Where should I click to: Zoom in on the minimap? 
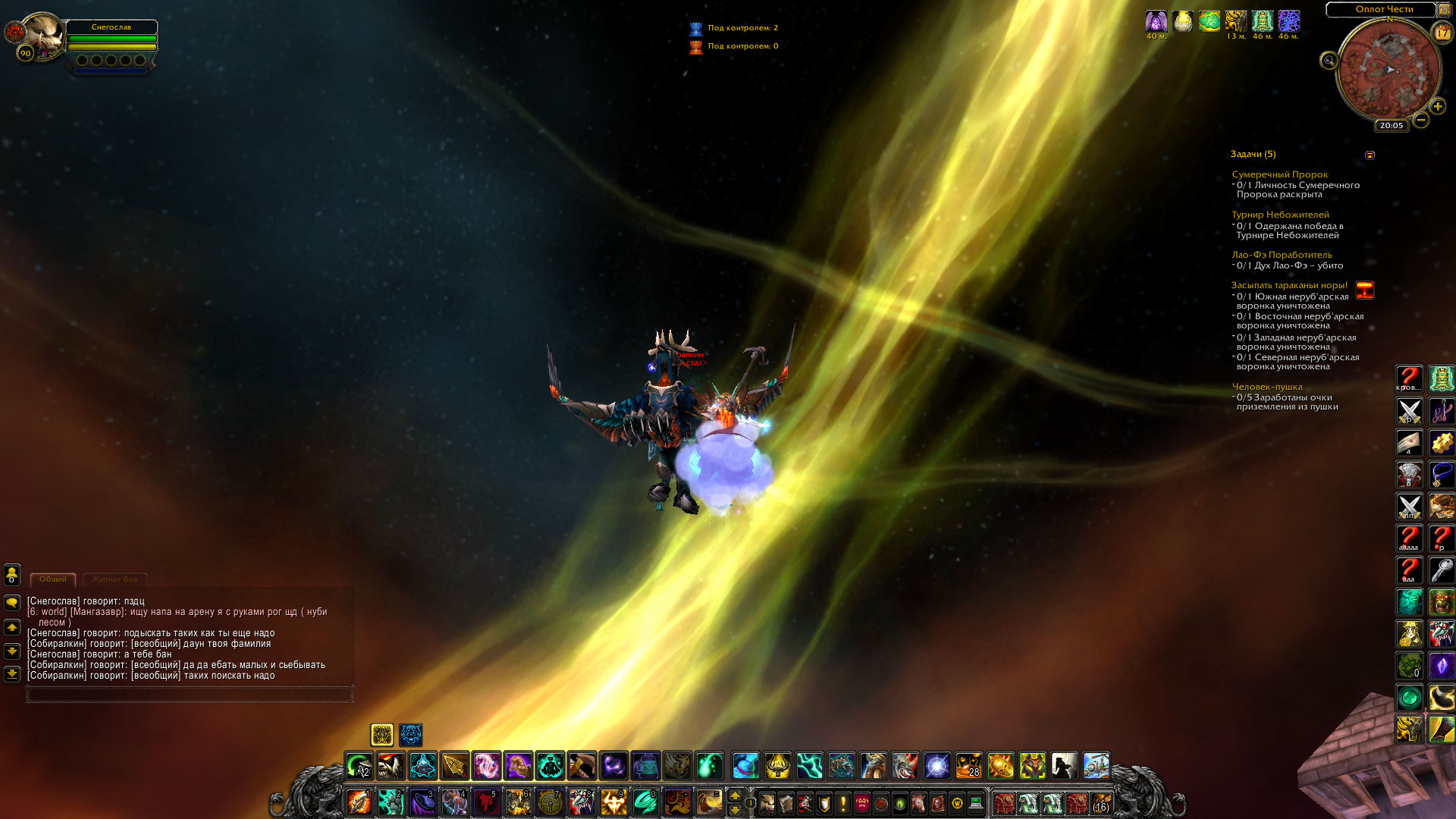click(1437, 107)
